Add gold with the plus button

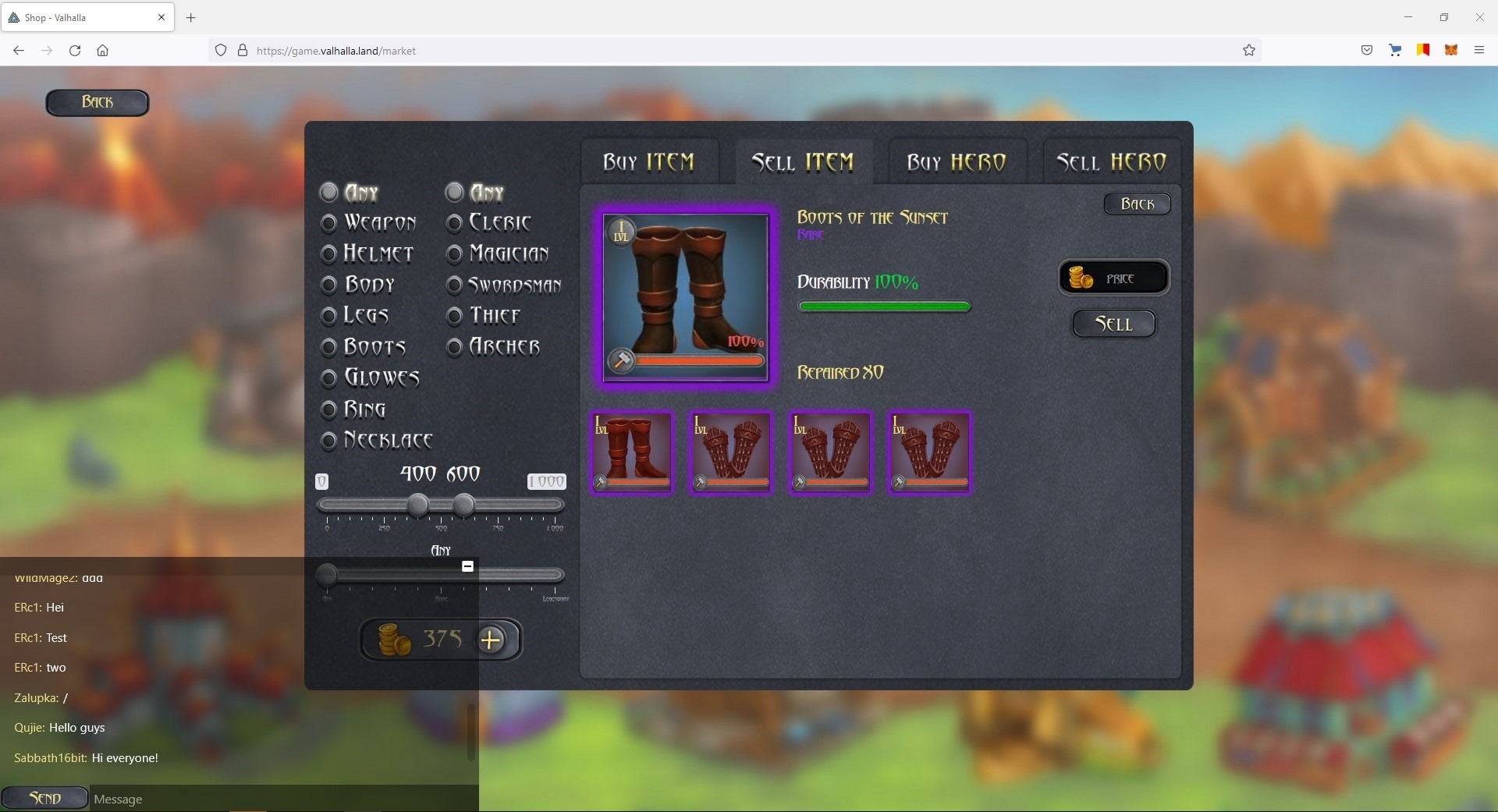coord(491,640)
